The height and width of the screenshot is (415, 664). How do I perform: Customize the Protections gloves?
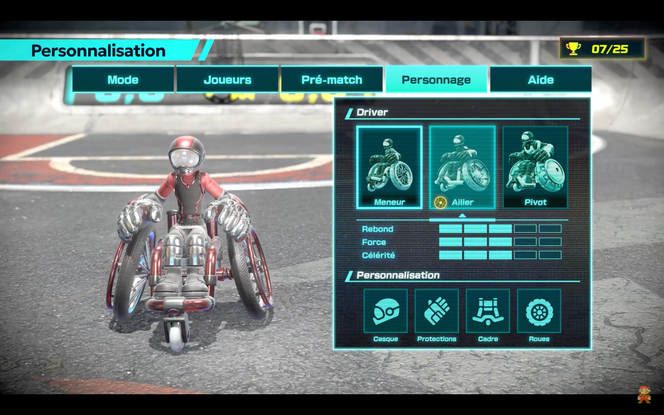tap(436, 312)
